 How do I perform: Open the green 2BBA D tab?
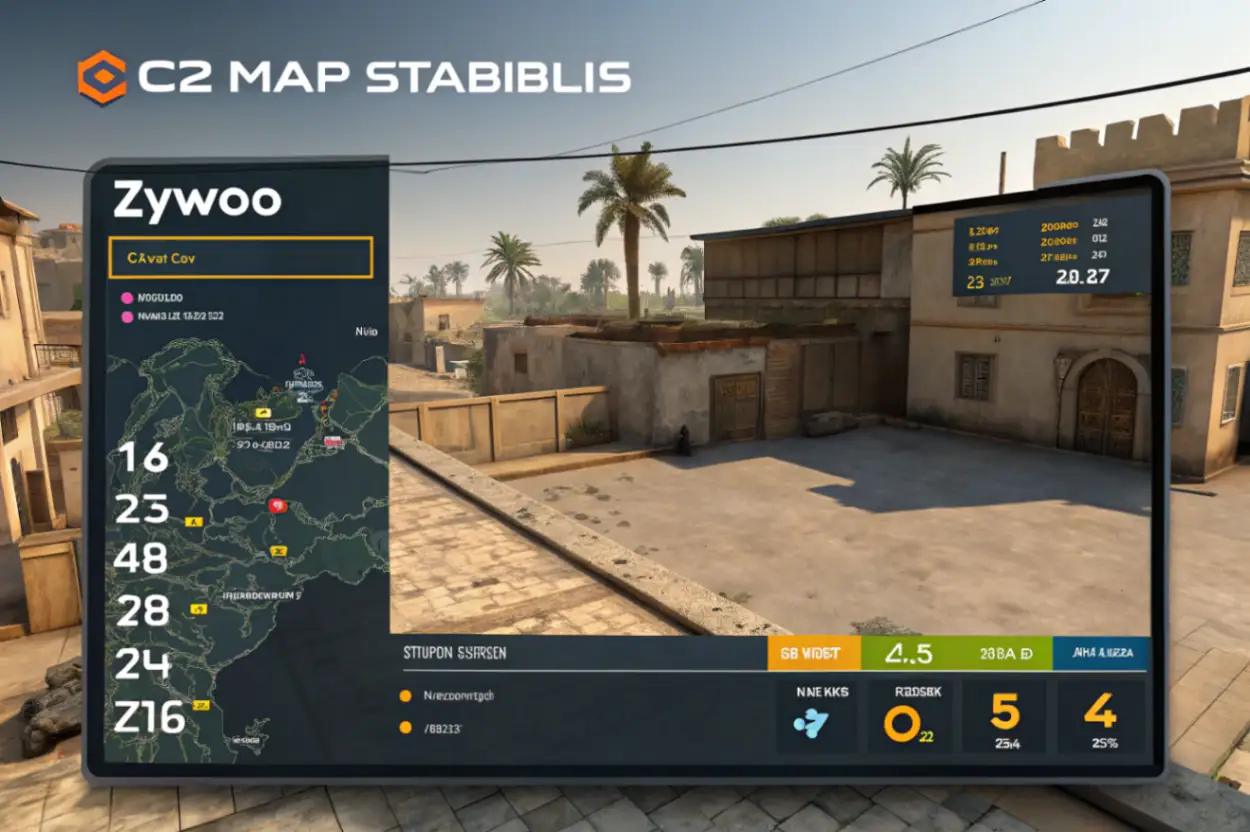coord(1005,653)
